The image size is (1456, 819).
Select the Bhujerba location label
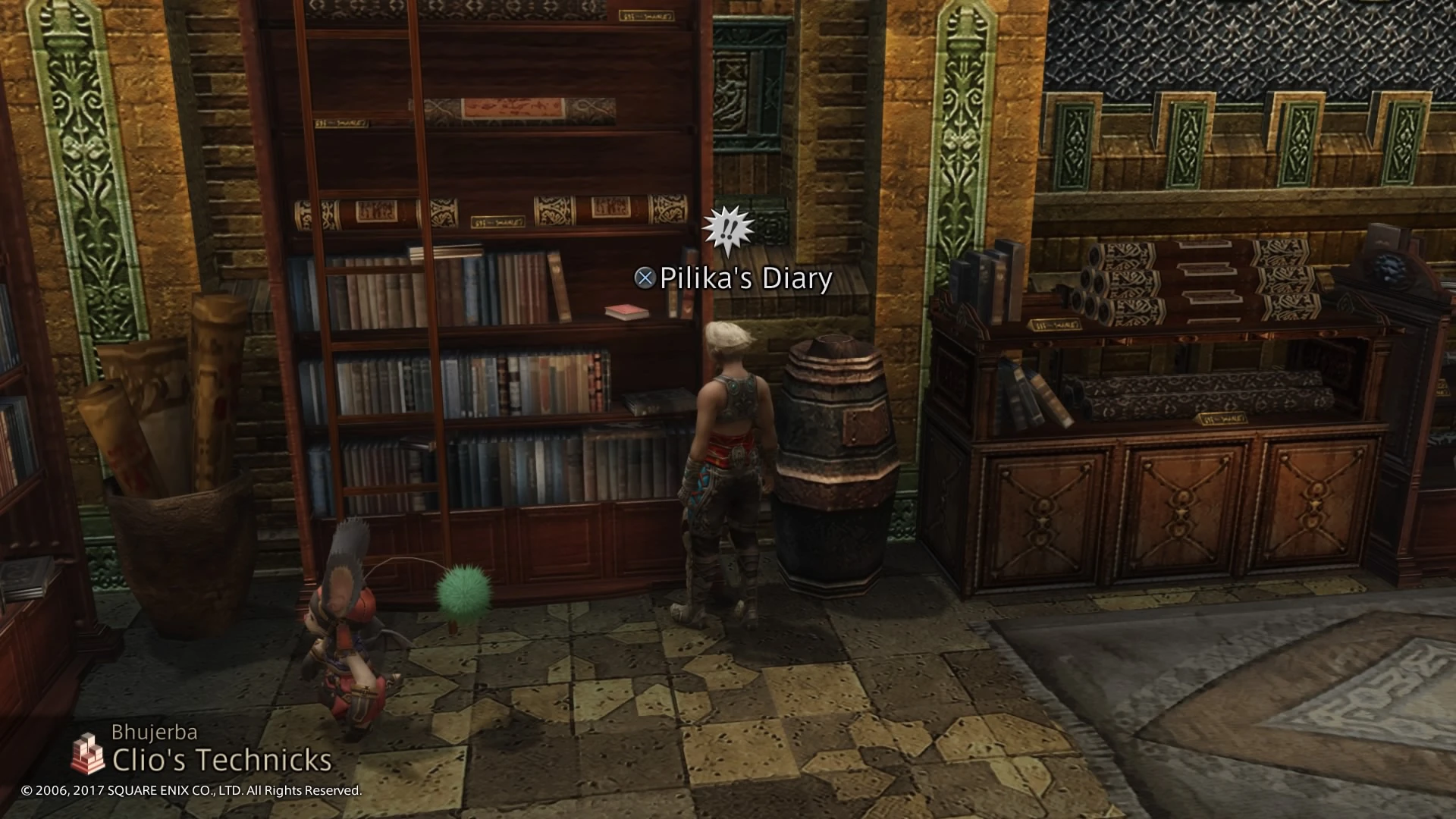pos(156,733)
